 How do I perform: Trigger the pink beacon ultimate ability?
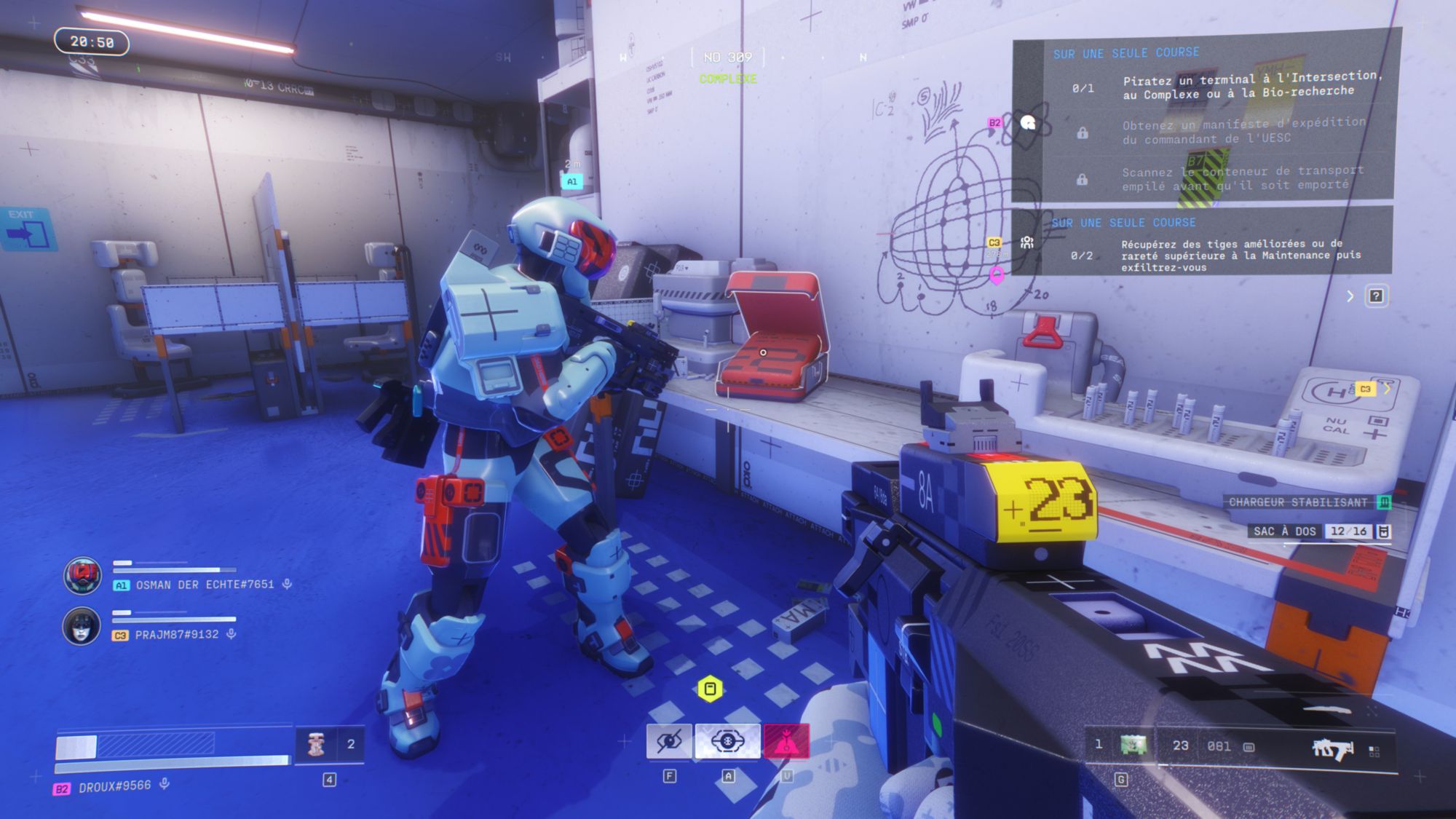pyautogui.click(x=786, y=742)
